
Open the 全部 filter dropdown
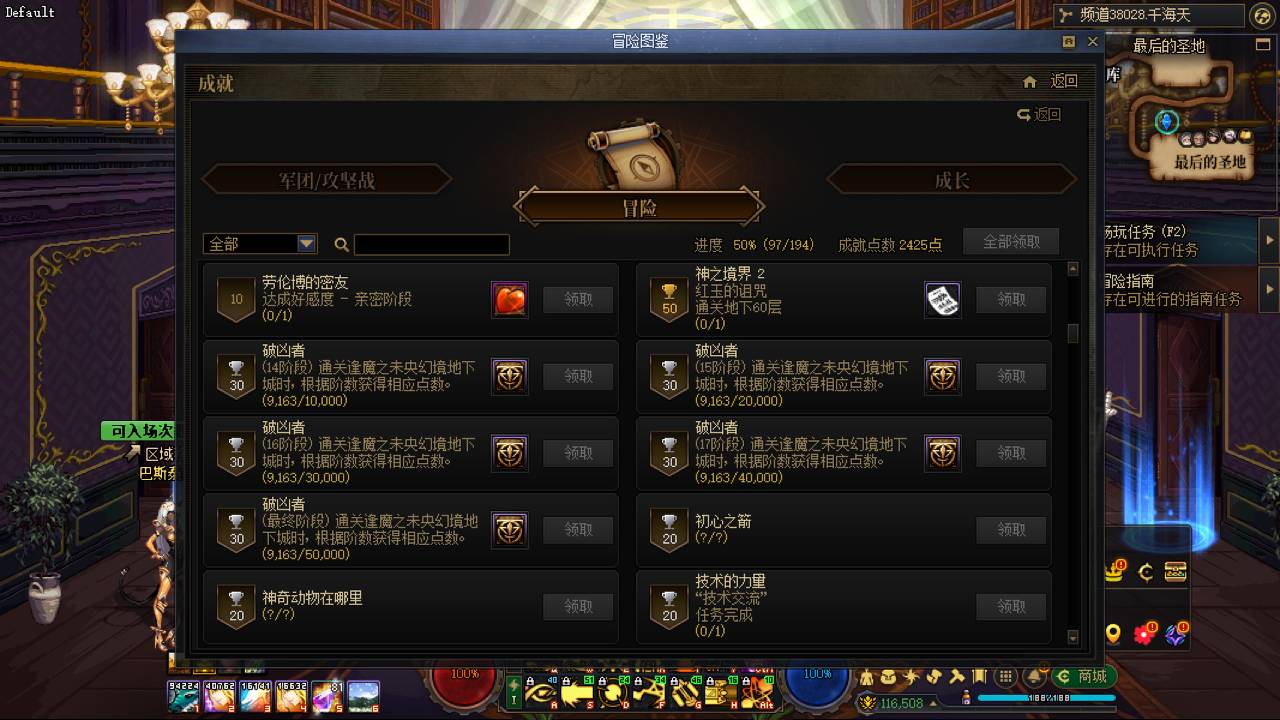(x=258, y=243)
